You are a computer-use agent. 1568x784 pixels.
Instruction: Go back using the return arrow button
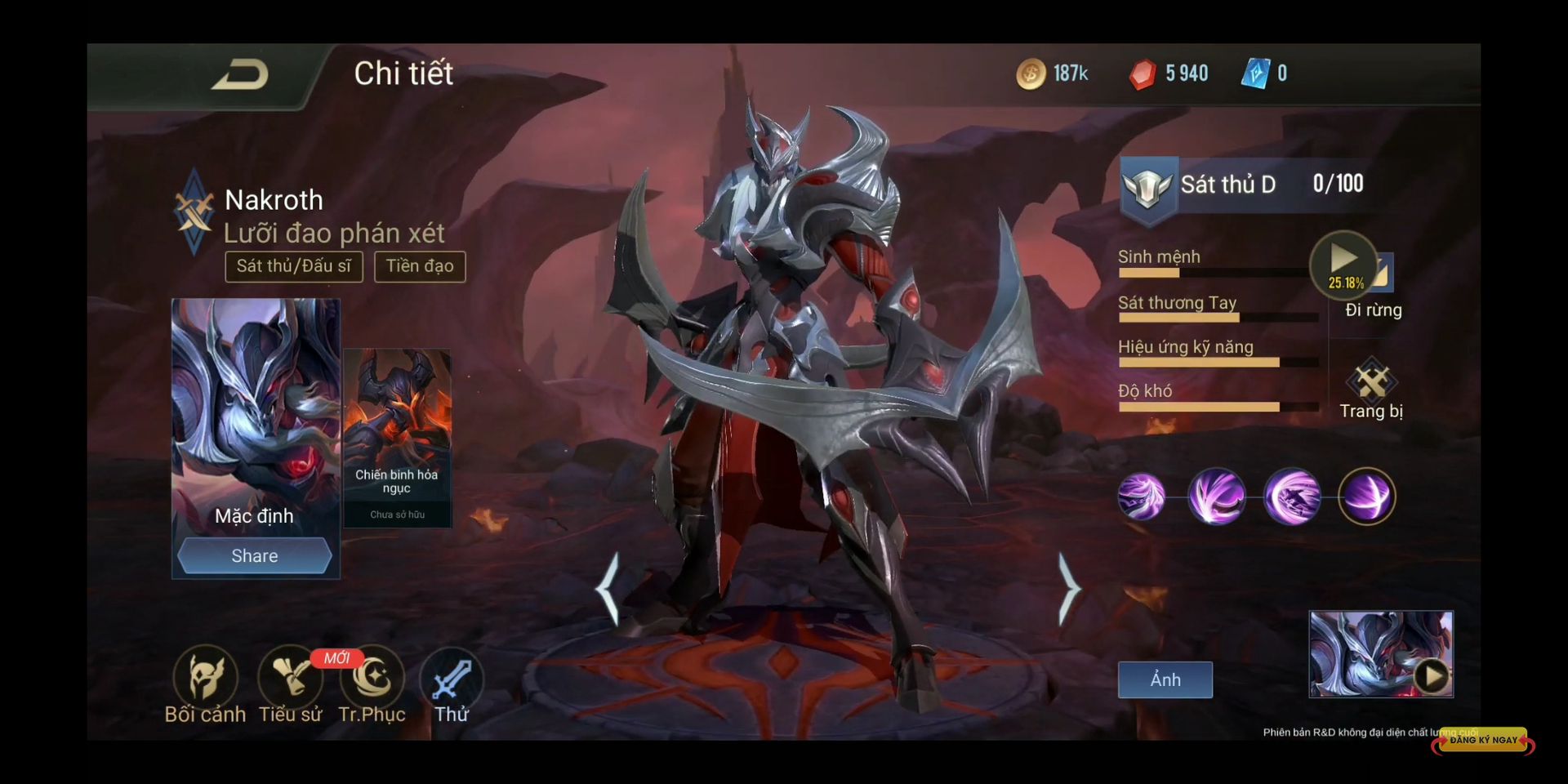coord(240,75)
